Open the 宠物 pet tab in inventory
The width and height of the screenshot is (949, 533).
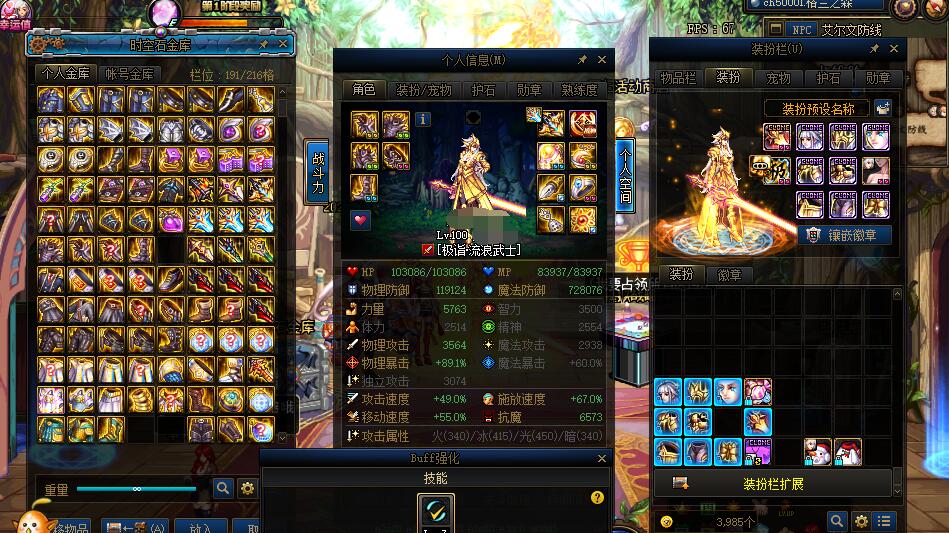(x=778, y=78)
